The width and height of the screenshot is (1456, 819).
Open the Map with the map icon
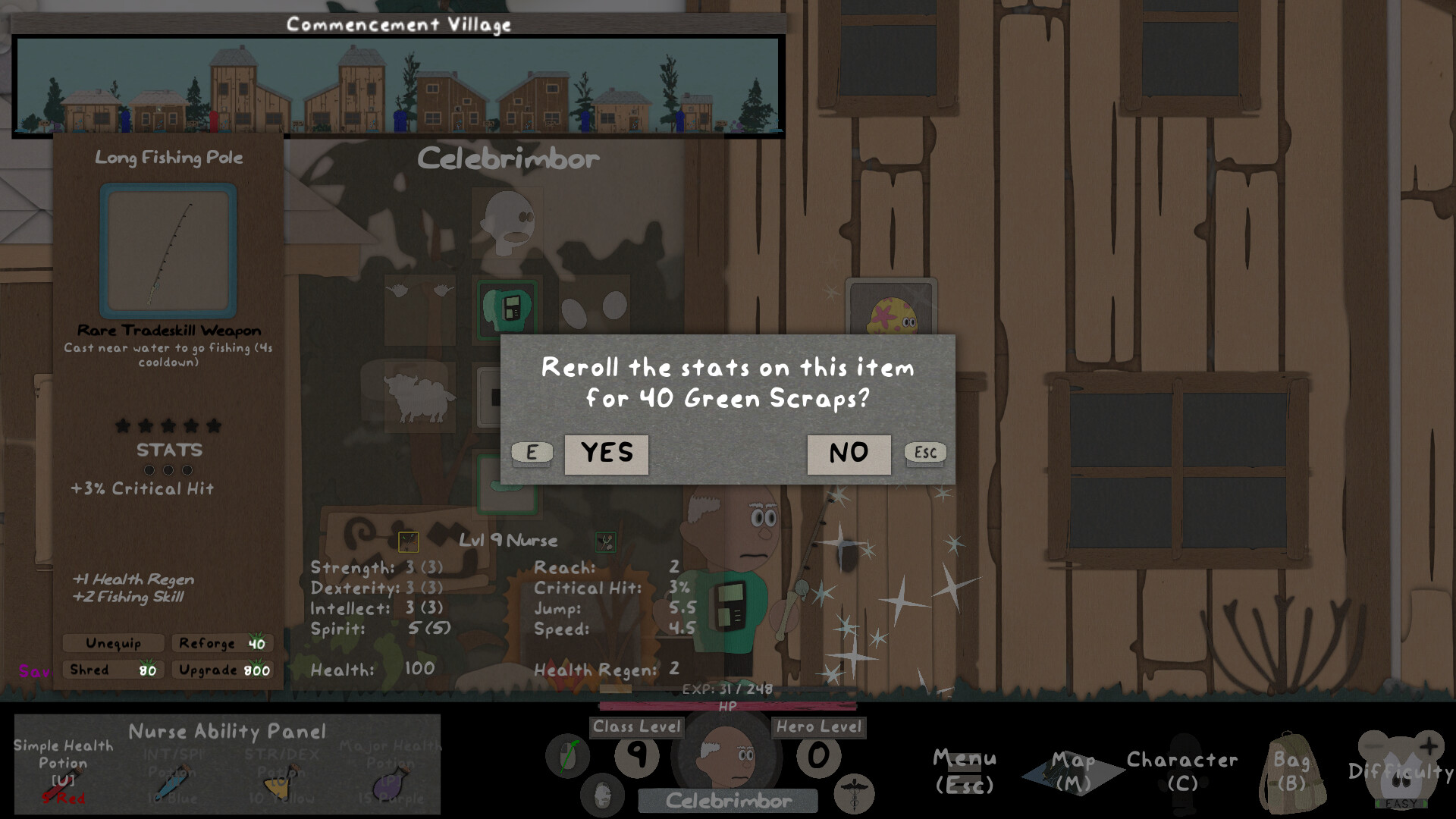[x=1072, y=767]
